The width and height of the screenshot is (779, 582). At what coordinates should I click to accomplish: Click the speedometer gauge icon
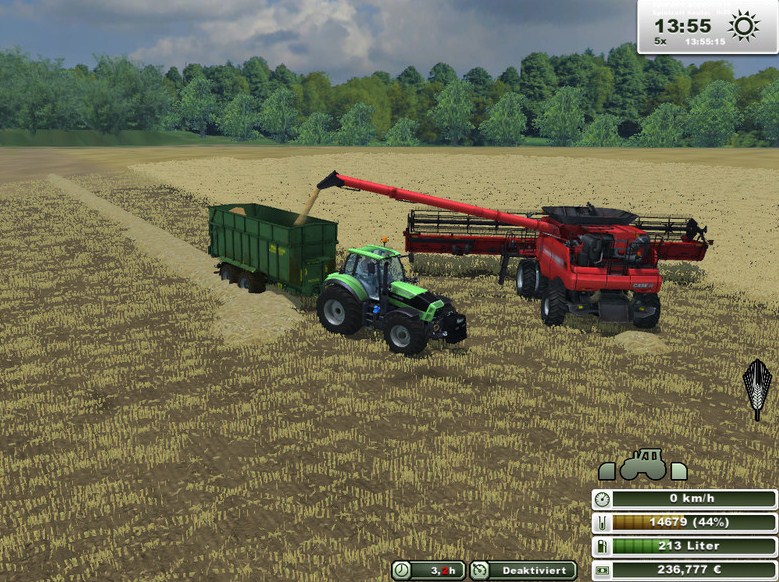click(x=602, y=498)
